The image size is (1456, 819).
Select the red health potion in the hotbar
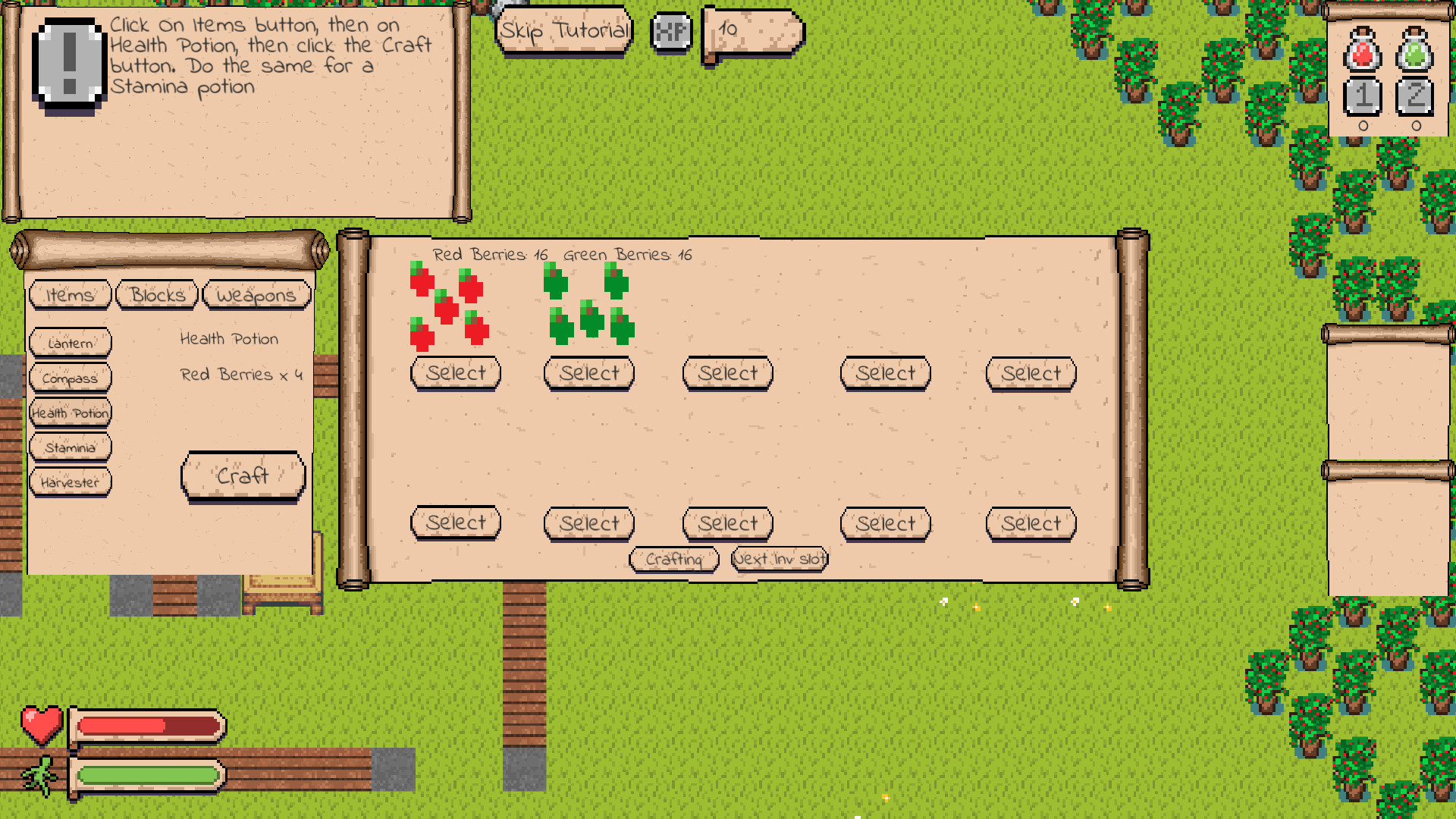[1361, 53]
